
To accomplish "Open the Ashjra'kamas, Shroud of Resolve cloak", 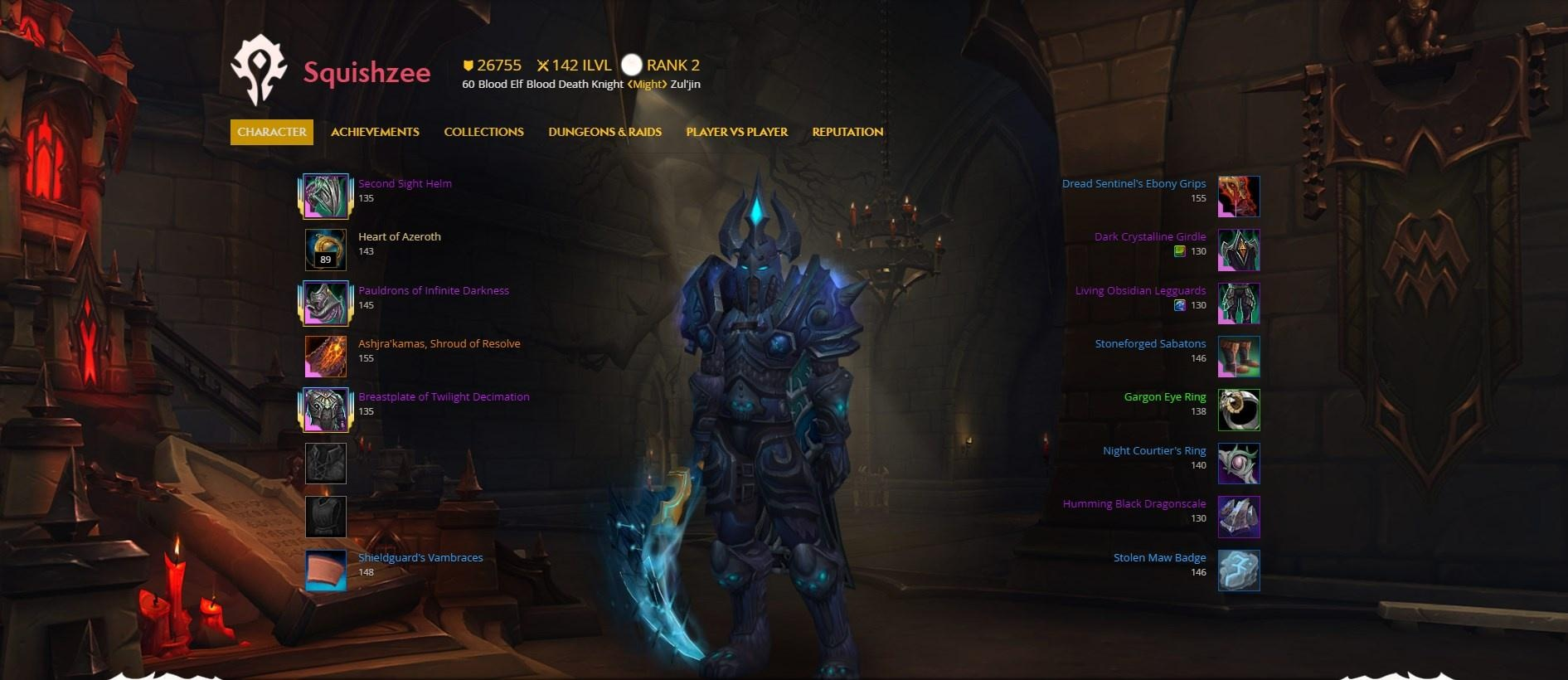I will [x=325, y=357].
